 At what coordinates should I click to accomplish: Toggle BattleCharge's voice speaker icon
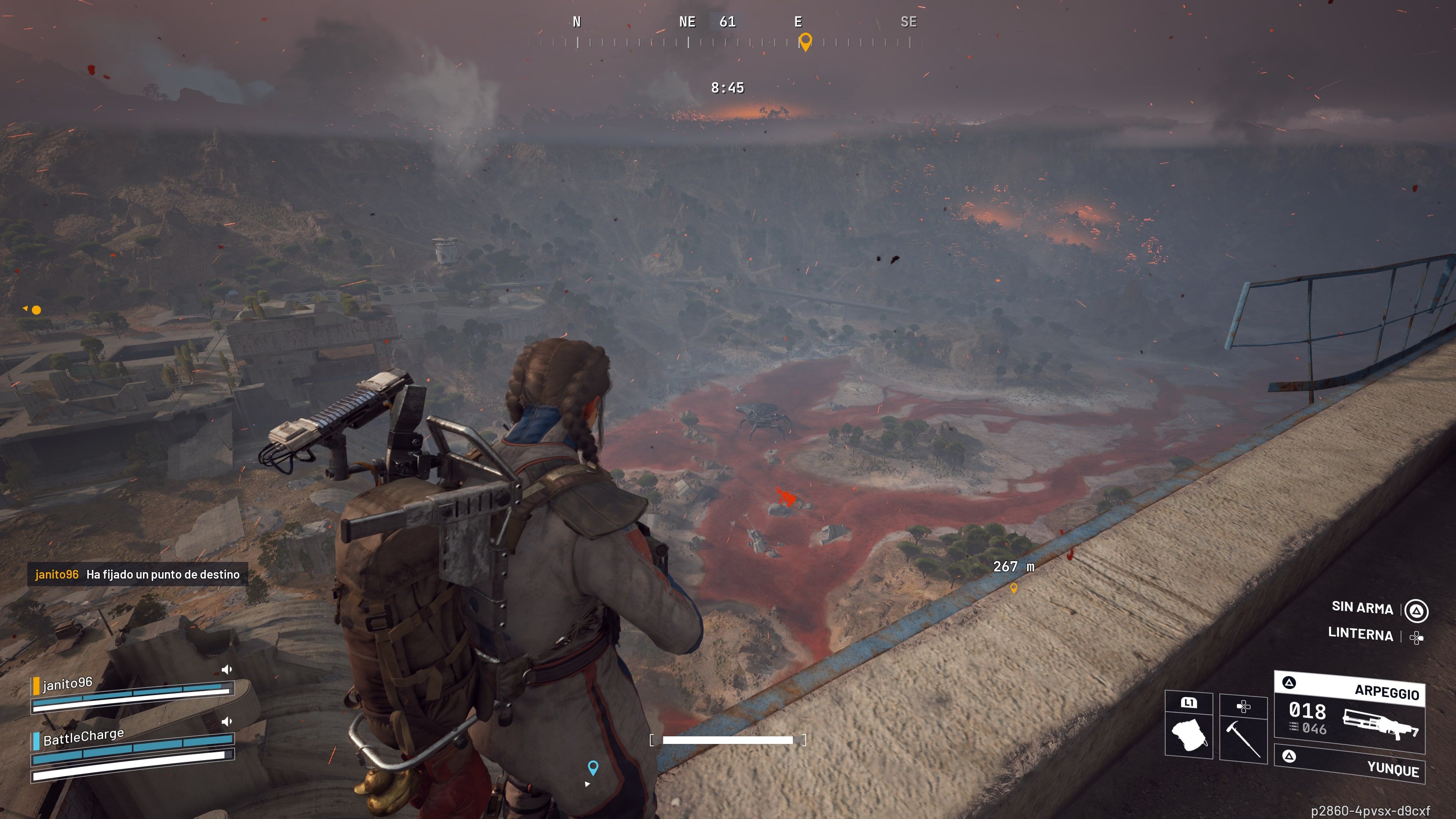click(x=227, y=721)
